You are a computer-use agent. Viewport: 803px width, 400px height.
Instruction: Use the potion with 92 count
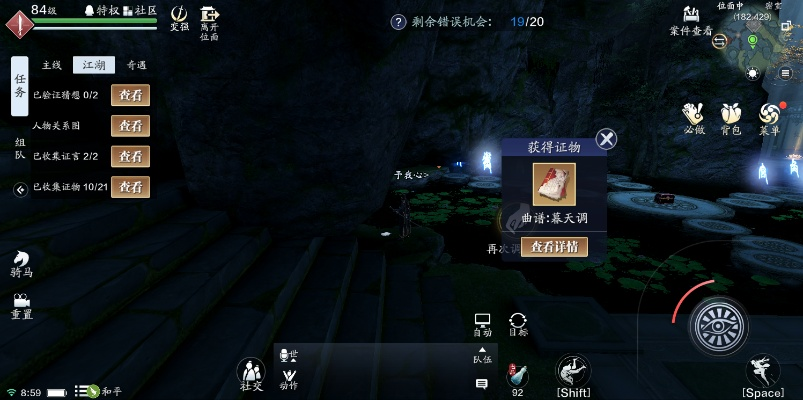(517, 378)
